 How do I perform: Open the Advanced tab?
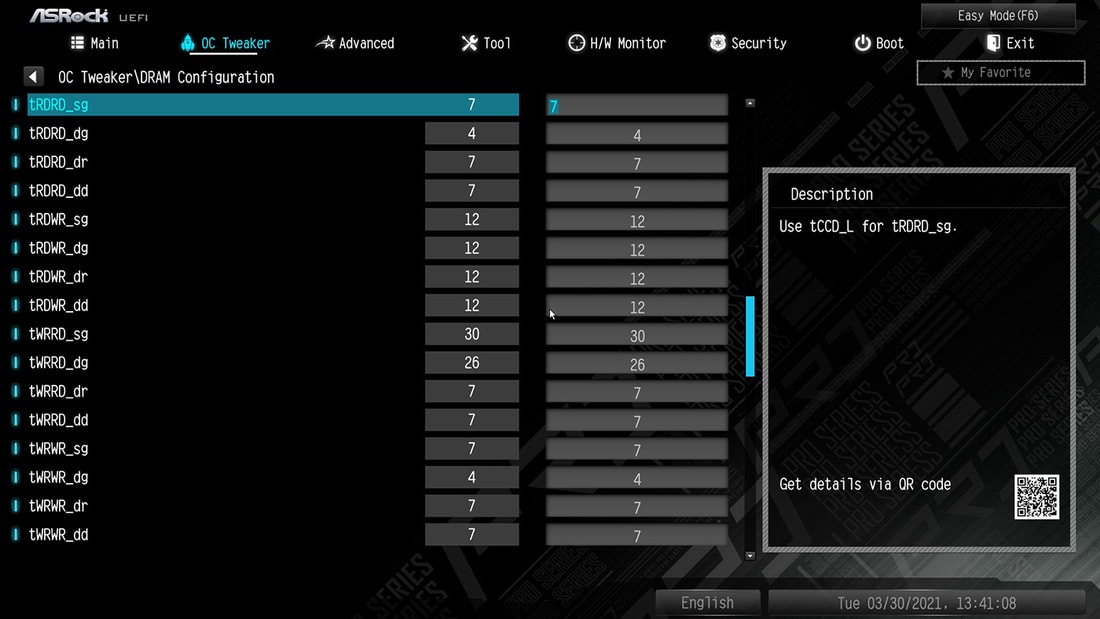coord(355,43)
